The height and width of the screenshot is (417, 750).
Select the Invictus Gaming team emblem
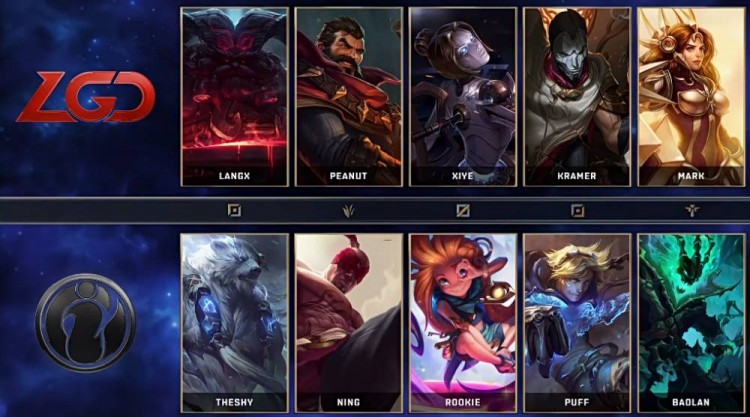85,322
